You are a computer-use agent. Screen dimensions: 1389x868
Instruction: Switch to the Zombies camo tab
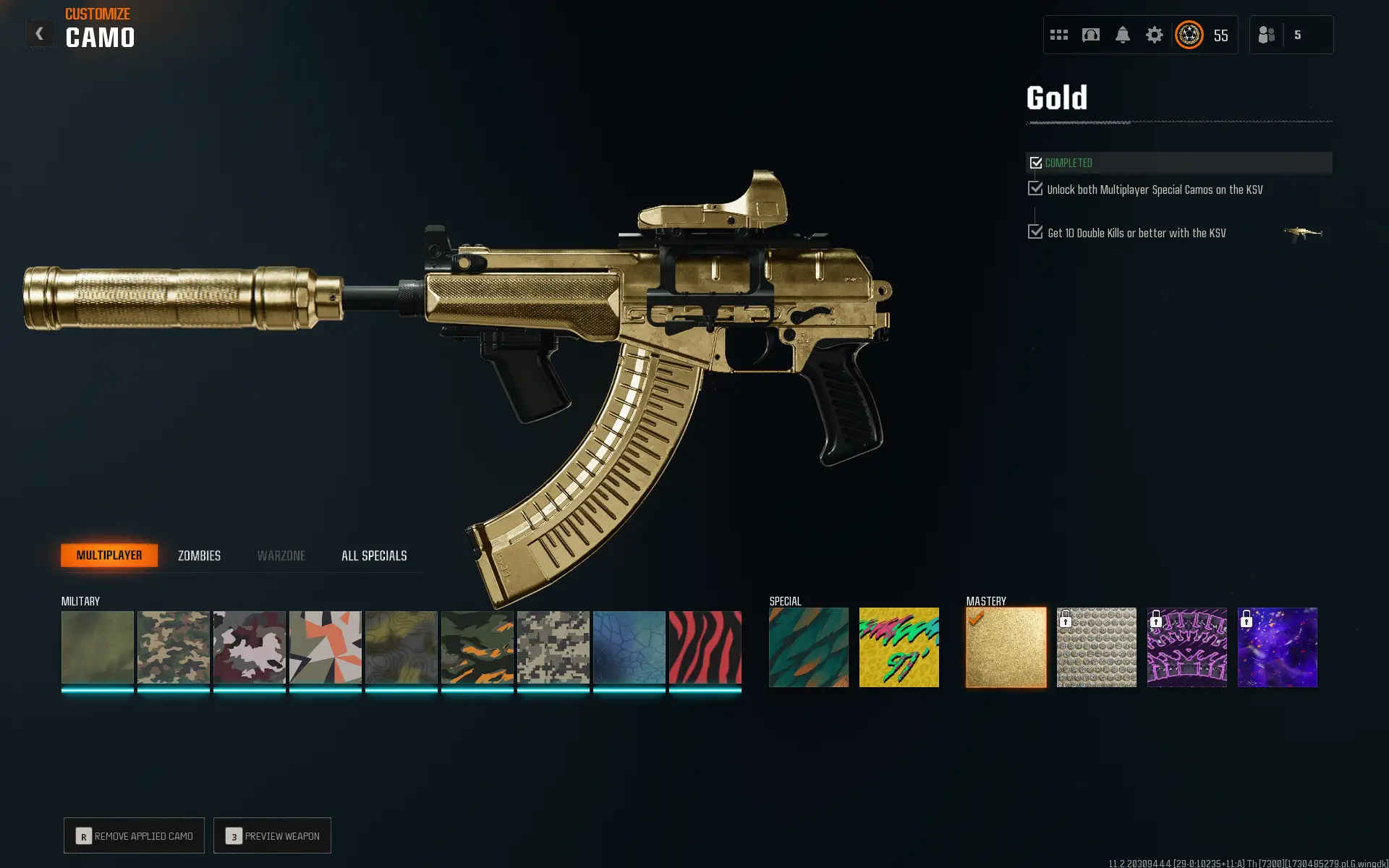(199, 556)
